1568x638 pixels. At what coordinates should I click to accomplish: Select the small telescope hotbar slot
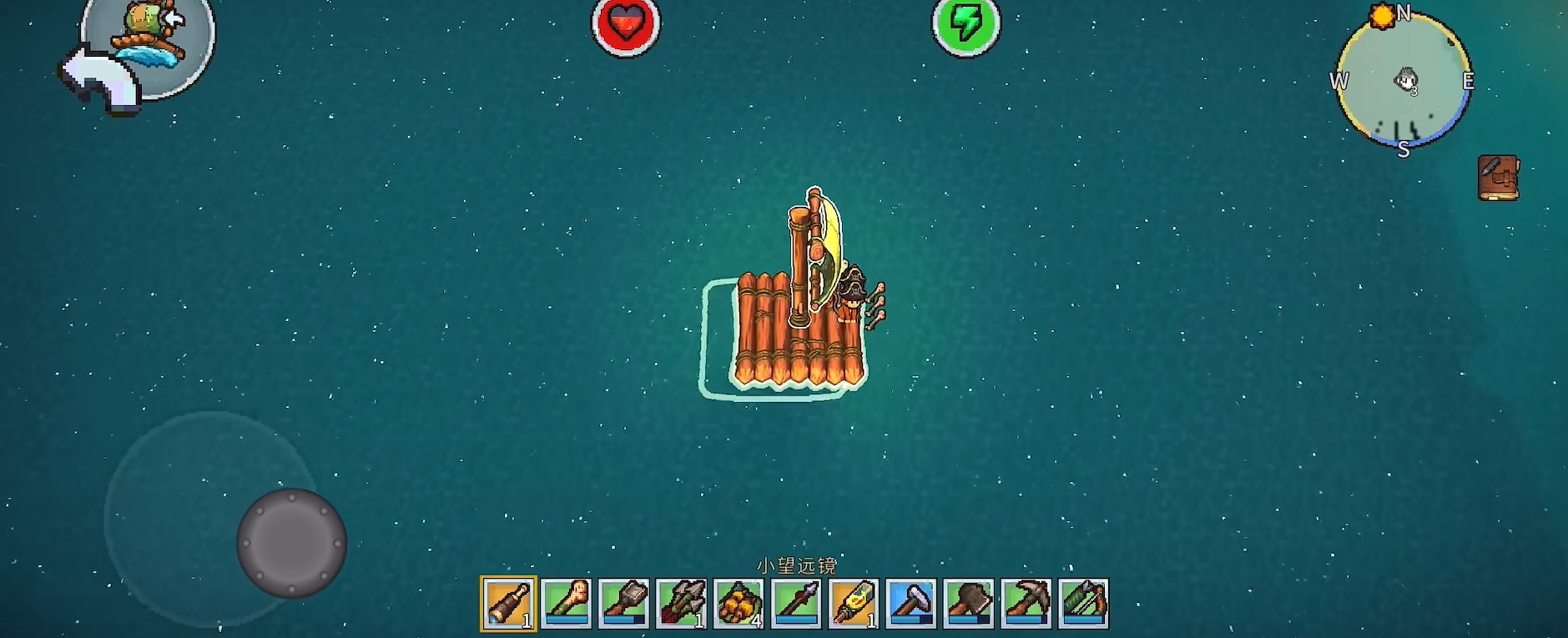coord(508,603)
